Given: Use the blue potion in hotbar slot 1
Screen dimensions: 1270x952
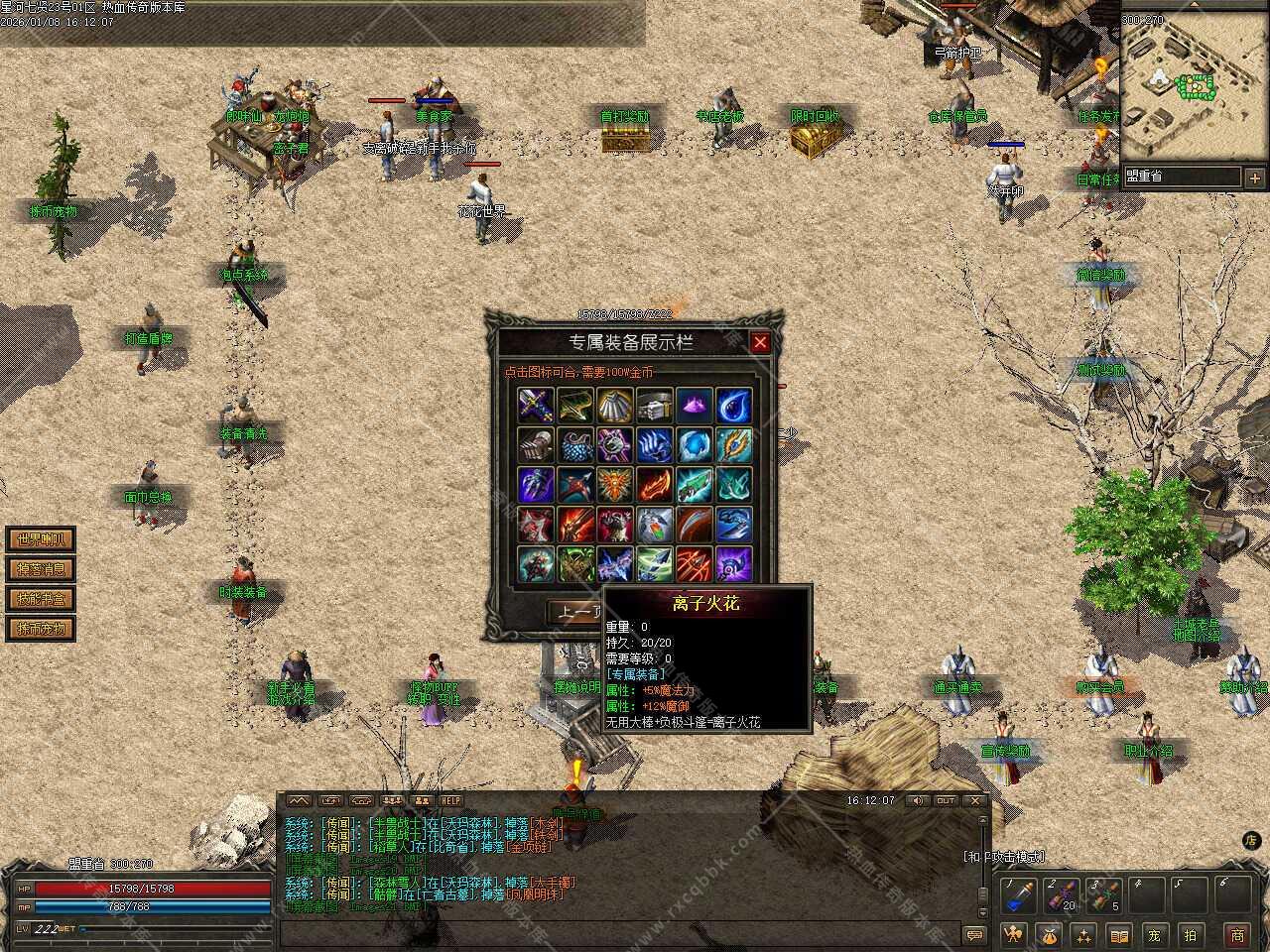Looking at the screenshot, I should pos(1017,896).
